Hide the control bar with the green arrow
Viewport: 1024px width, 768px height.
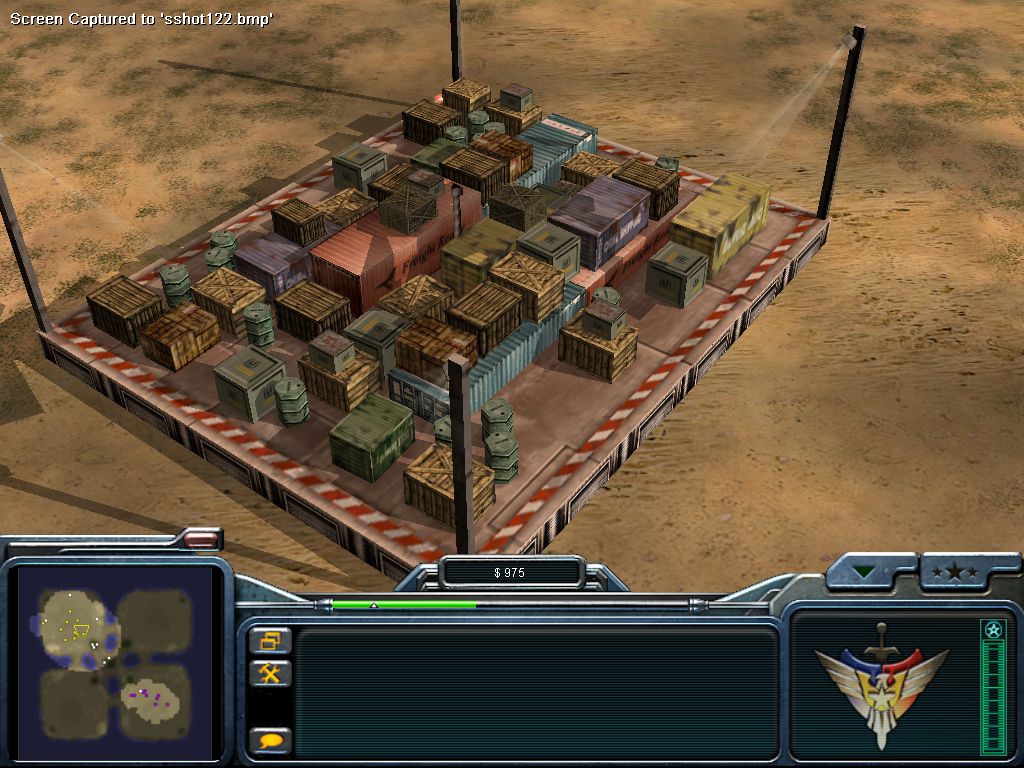[x=864, y=572]
